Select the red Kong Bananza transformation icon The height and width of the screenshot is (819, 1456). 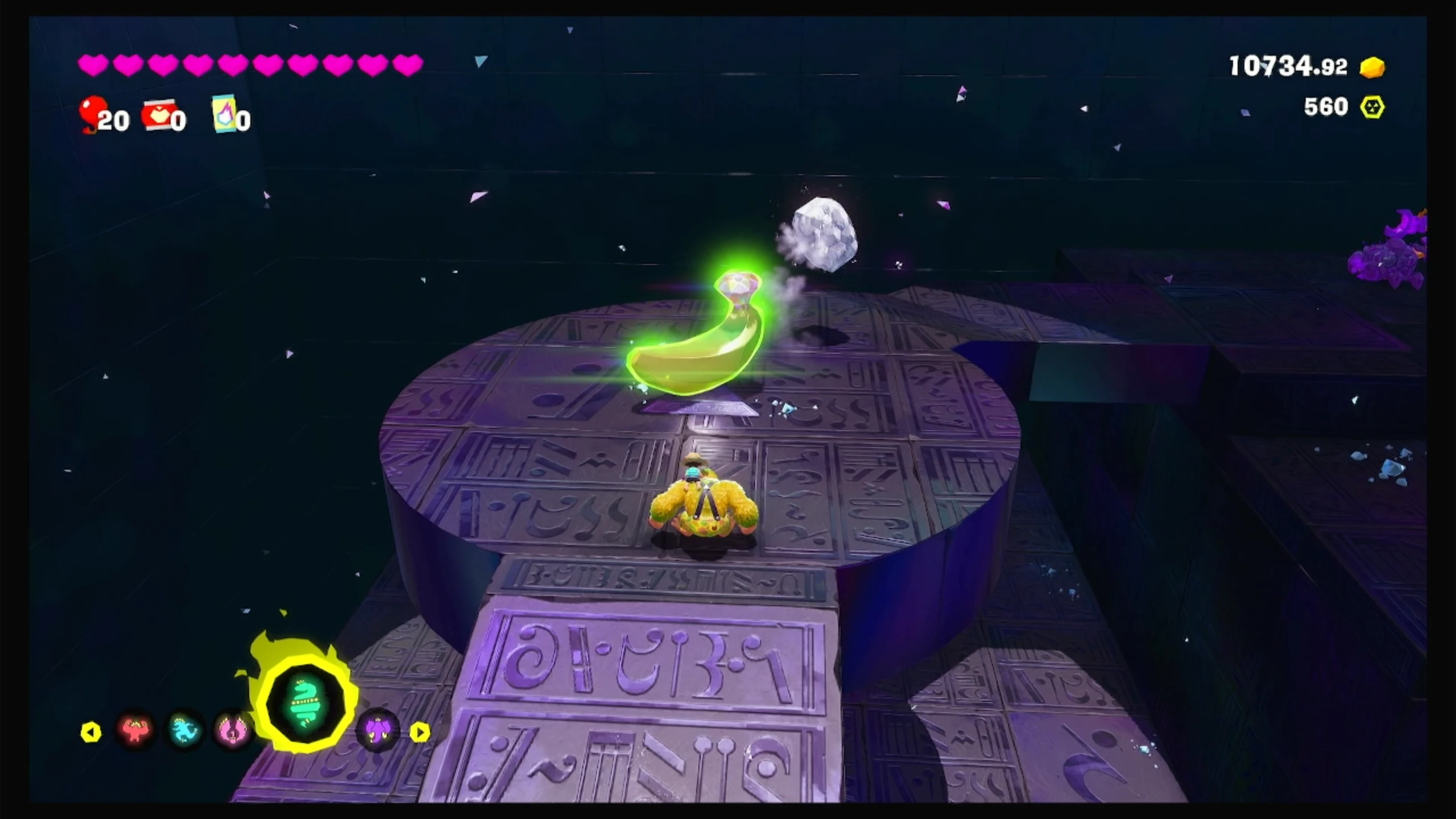tap(135, 730)
